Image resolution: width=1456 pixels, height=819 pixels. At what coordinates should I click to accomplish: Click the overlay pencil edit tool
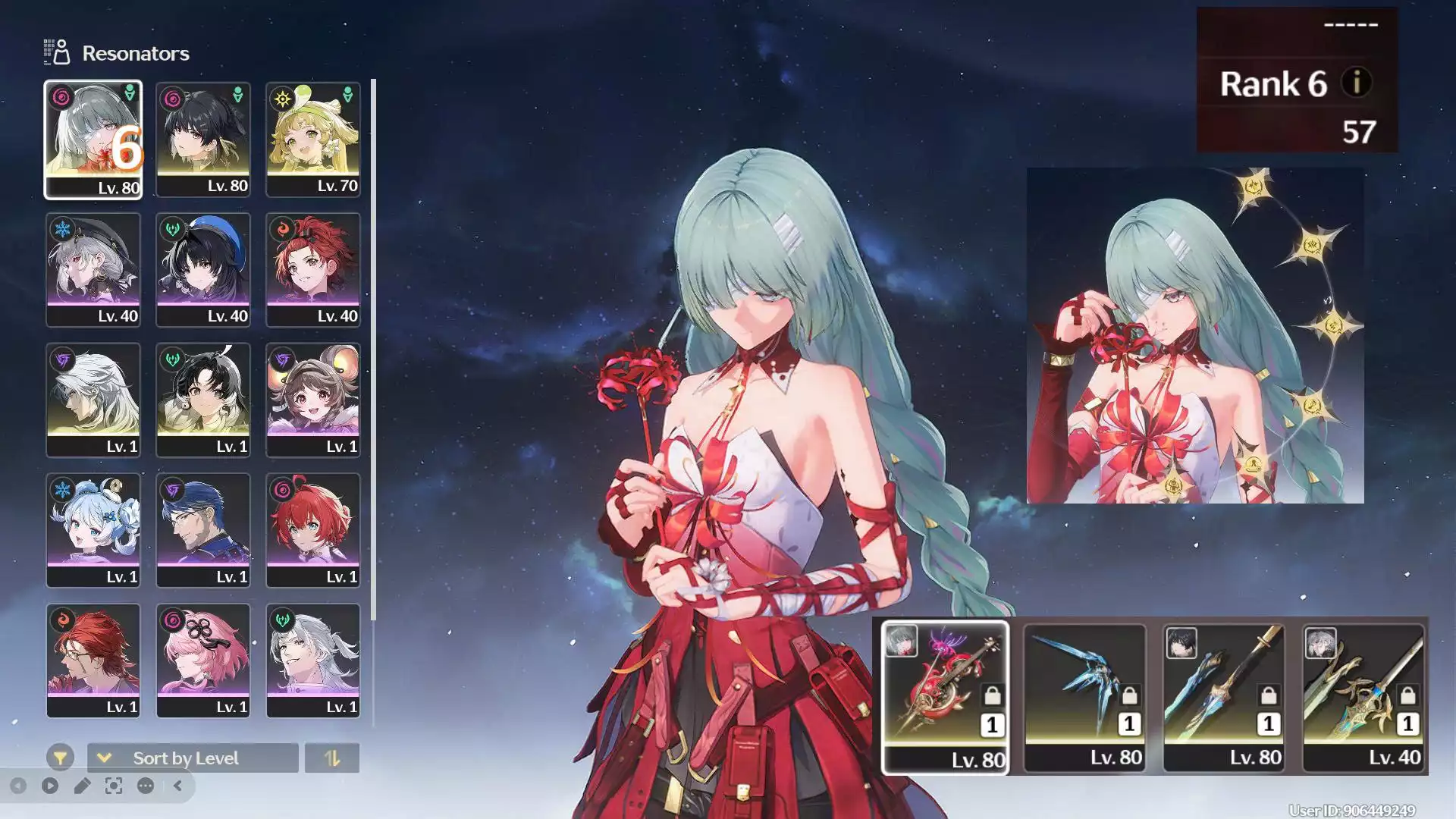82,786
